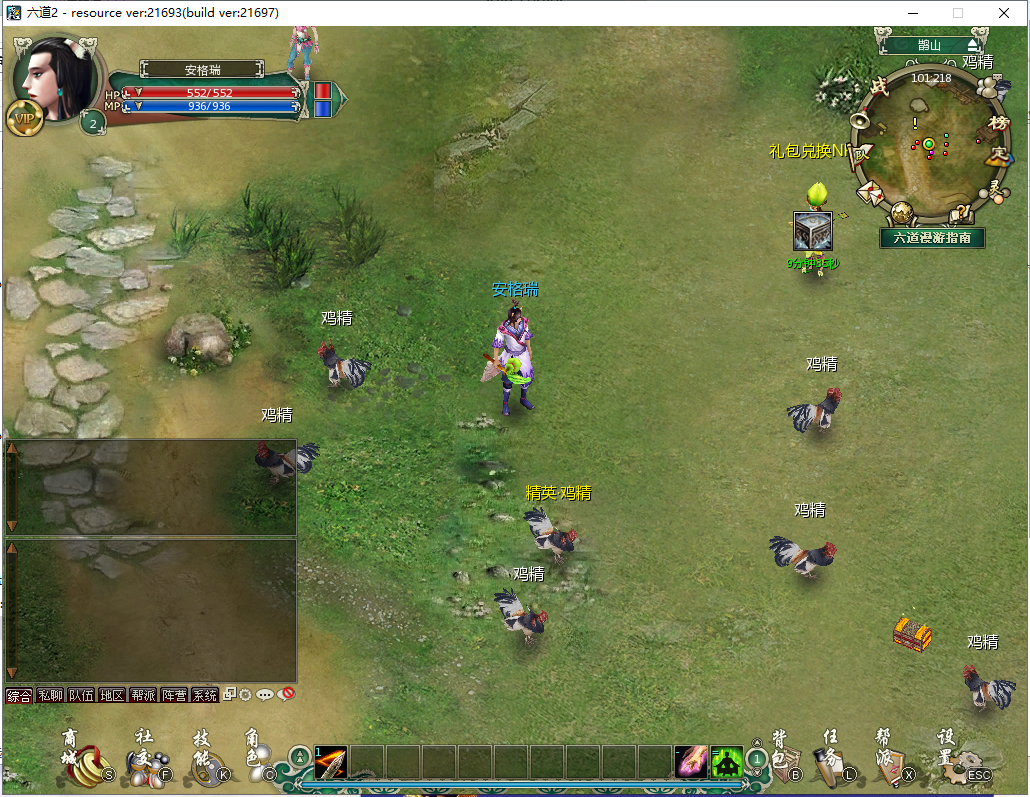Switch chat to the 私聊 tab

tap(50, 695)
